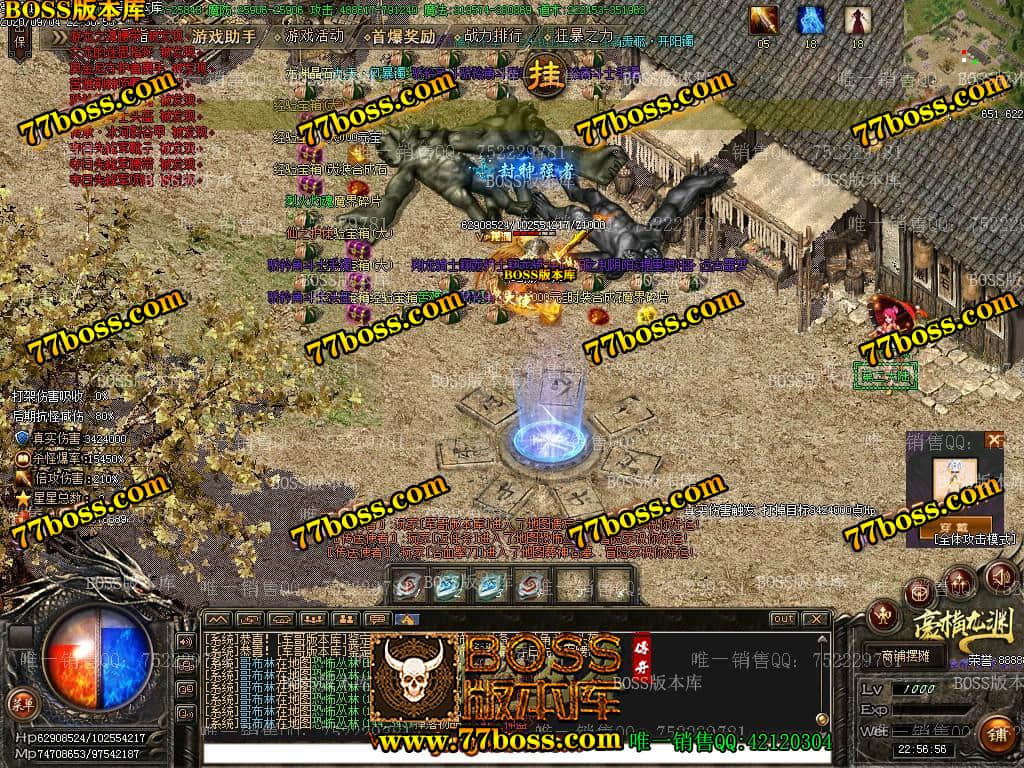Open the 游戏活动 events menu

313,37
